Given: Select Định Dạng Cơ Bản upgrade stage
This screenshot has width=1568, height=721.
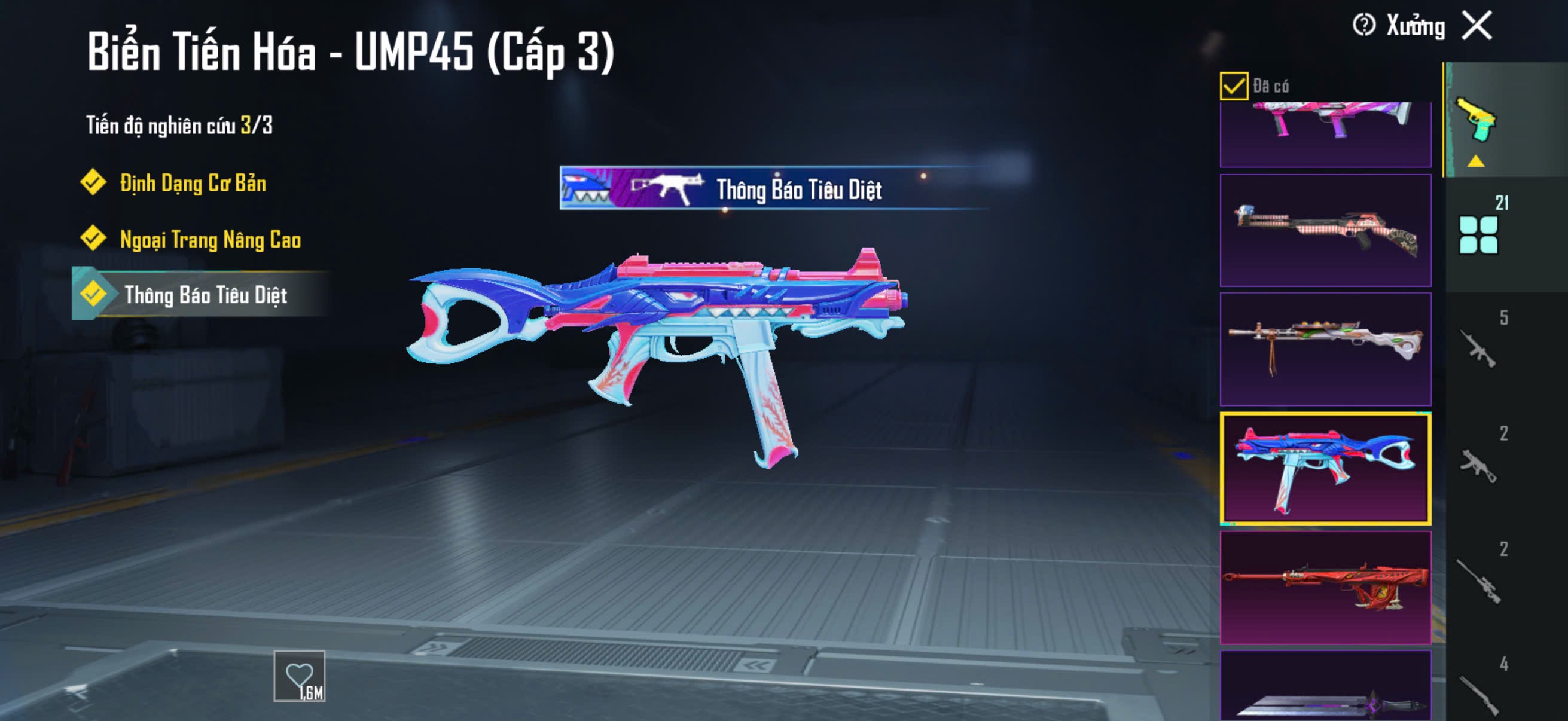Looking at the screenshot, I should [x=192, y=183].
